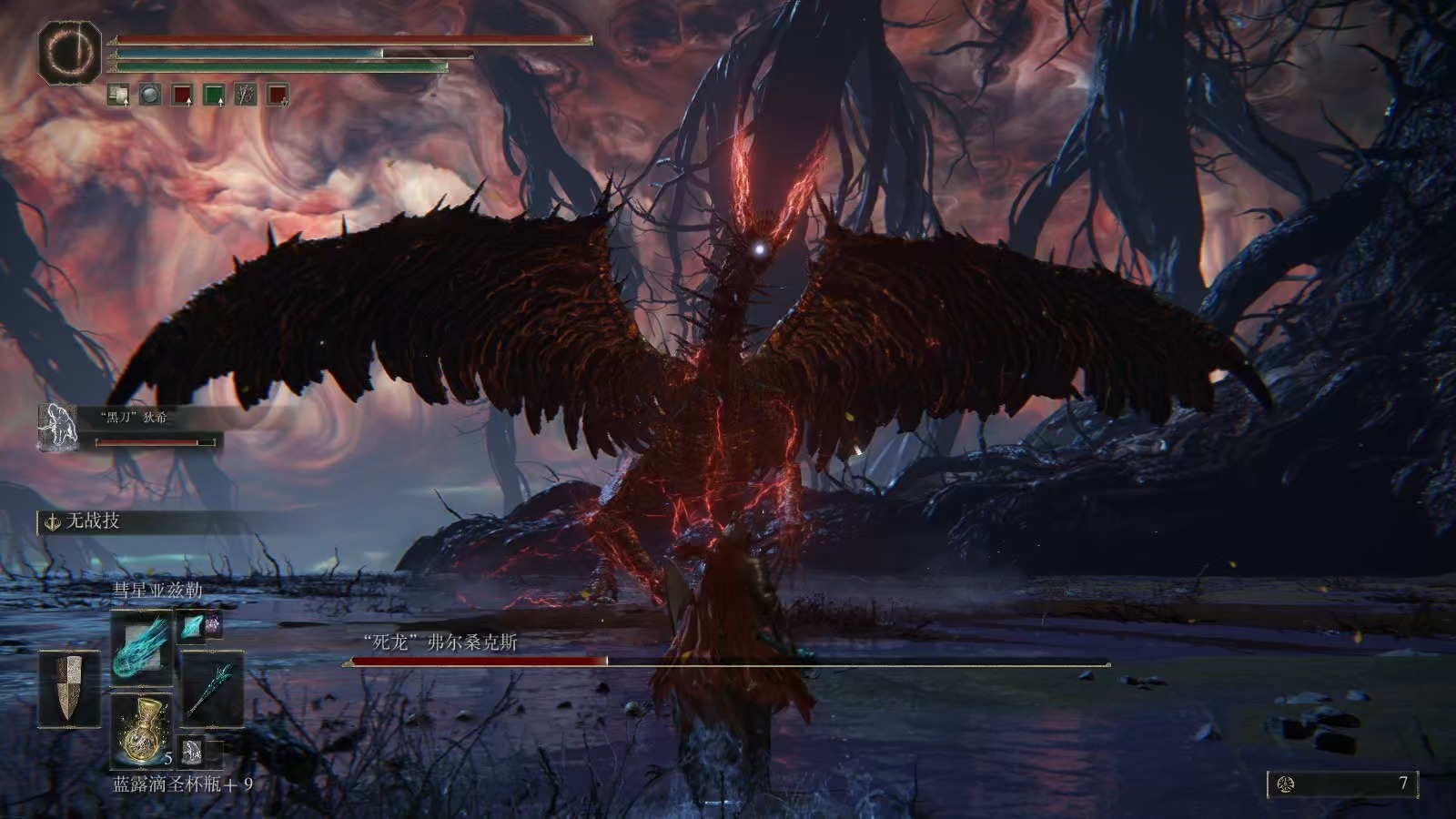Select the Comet Azur spell slot
1456x819 pixels.
coord(142,647)
